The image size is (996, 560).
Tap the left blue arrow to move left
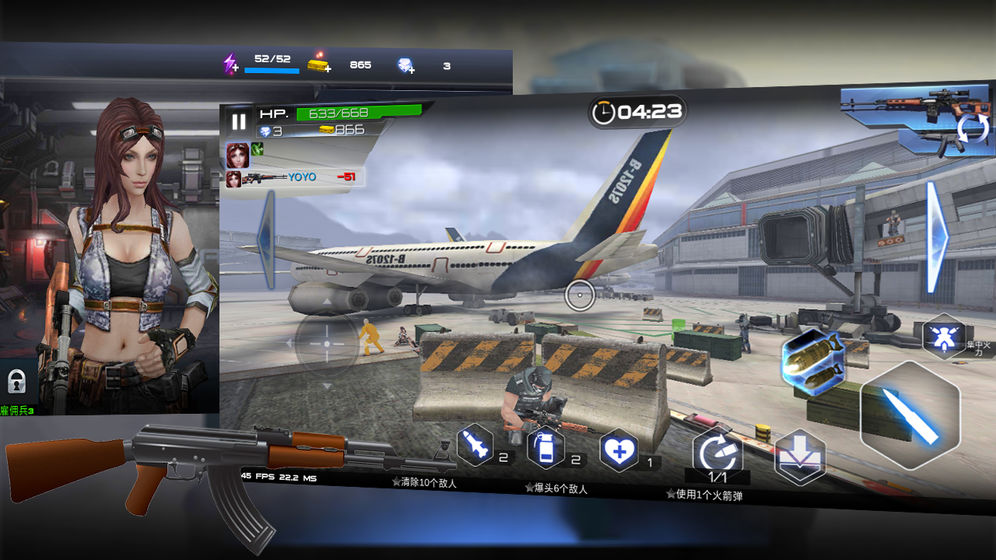pos(267,237)
